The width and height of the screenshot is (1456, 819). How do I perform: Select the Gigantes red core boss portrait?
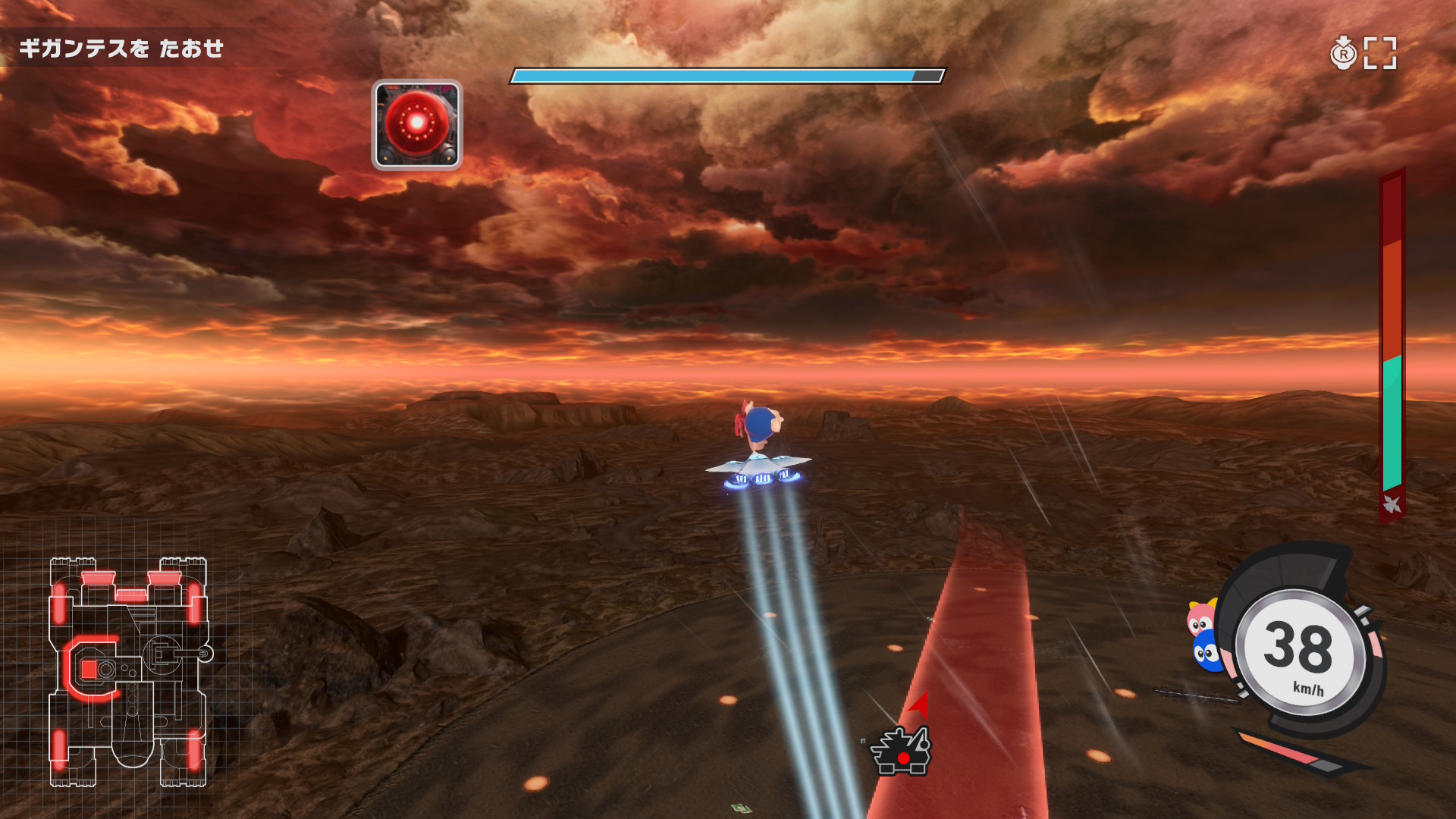click(x=417, y=125)
